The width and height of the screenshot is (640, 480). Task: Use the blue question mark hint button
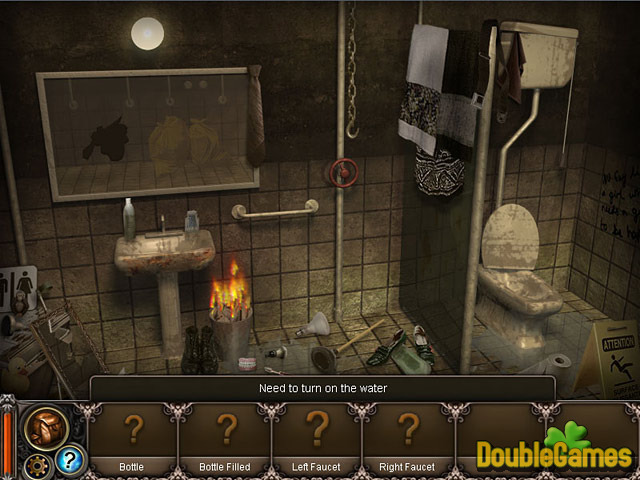click(69, 460)
